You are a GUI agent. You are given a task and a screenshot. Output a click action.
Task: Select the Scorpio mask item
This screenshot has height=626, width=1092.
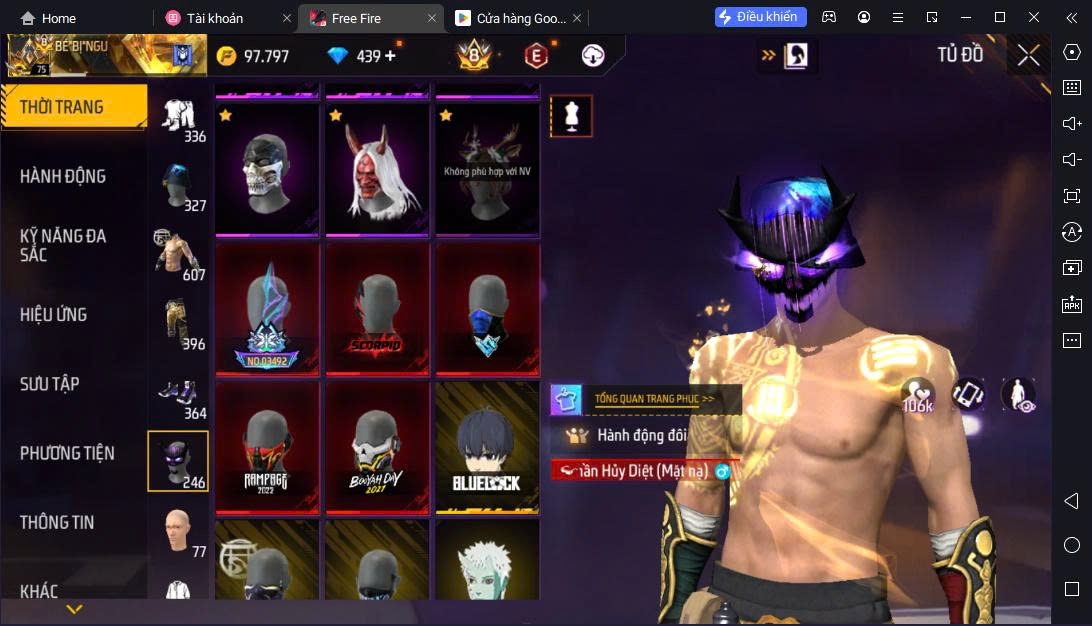pos(377,308)
